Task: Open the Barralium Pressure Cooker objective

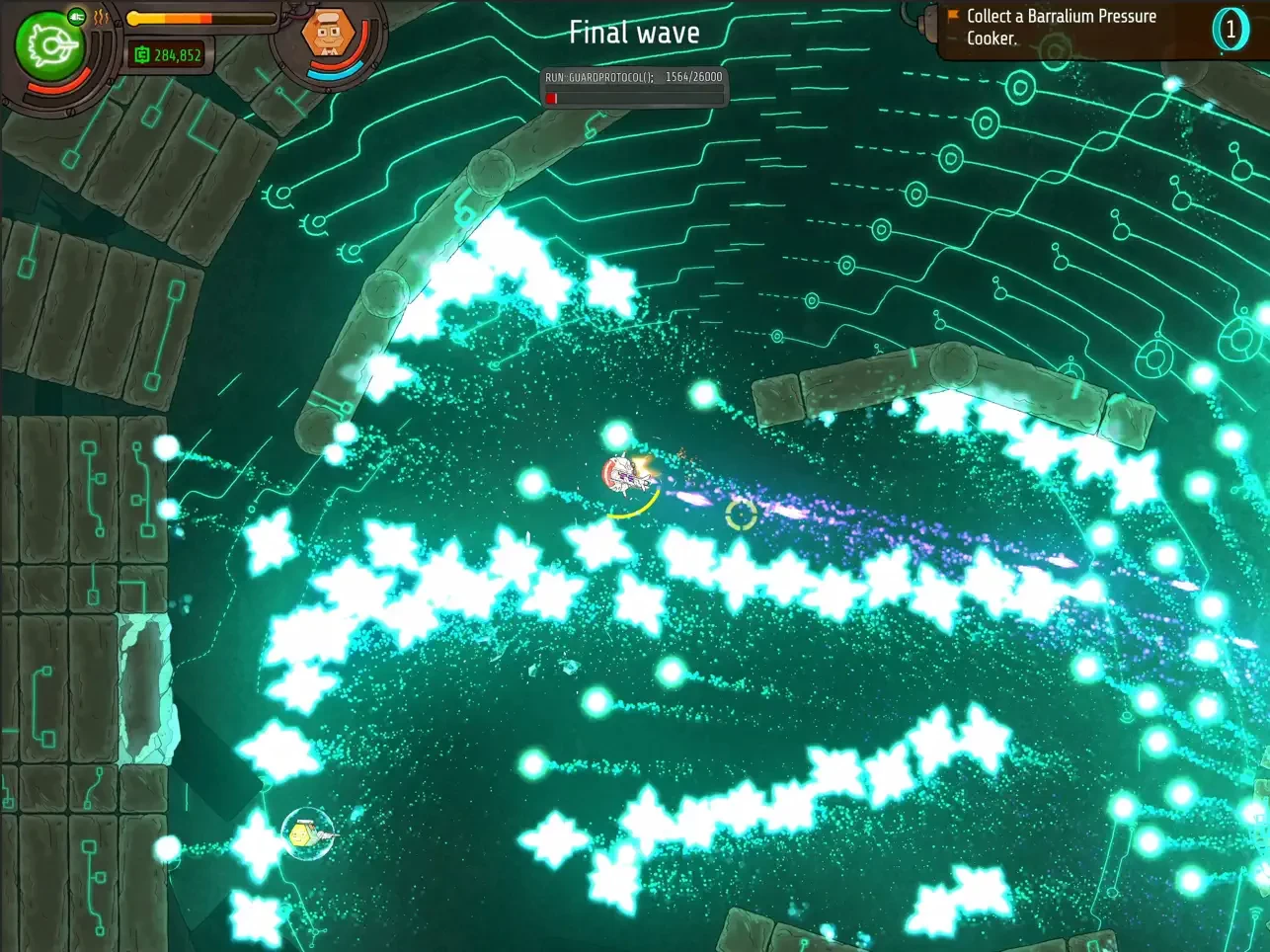Action: [1060, 28]
